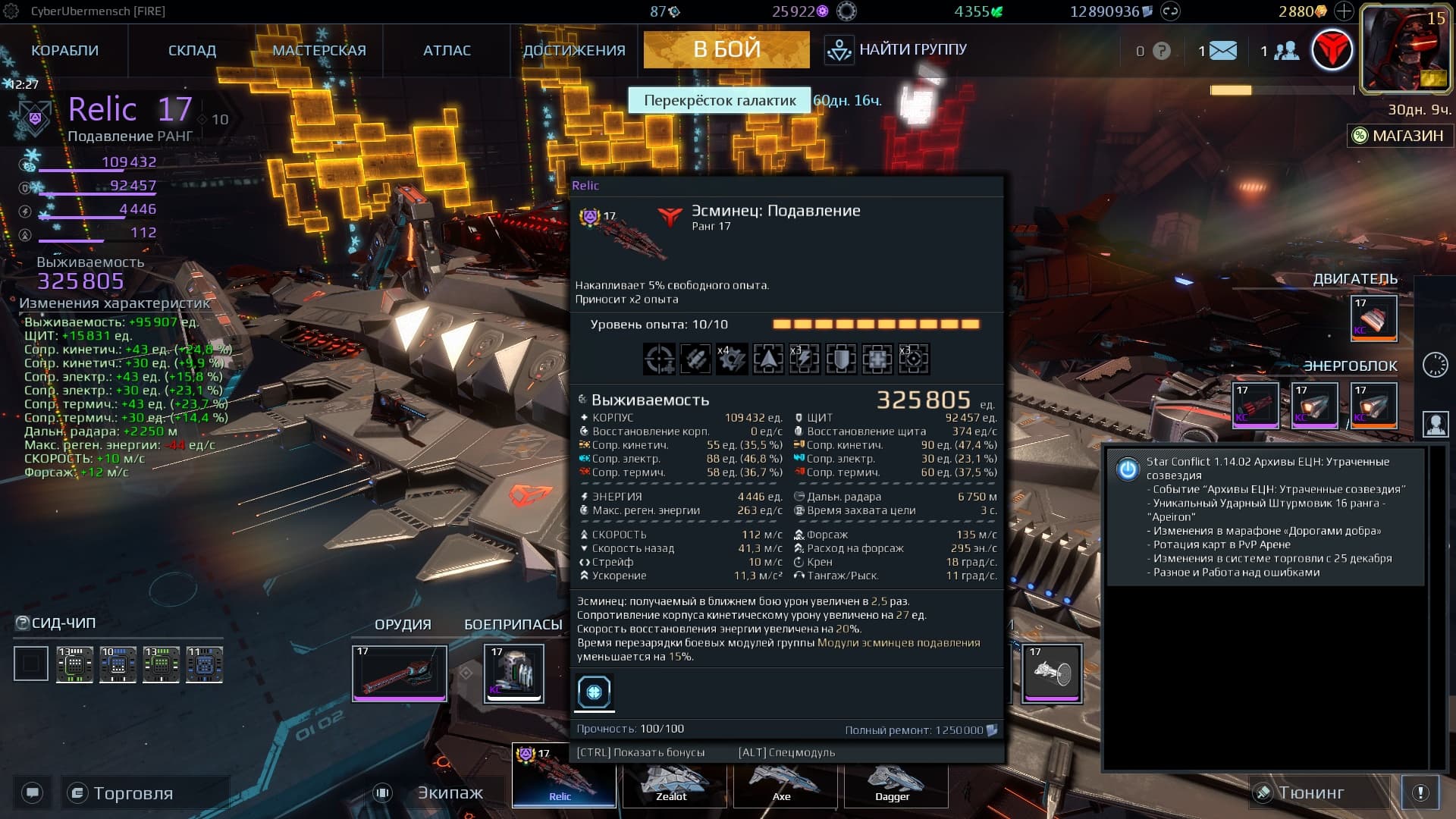Screen dimensions: 1456x819
Task: Open the МАСТЕРСКАЯ workshop tab
Action: (318, 50)
